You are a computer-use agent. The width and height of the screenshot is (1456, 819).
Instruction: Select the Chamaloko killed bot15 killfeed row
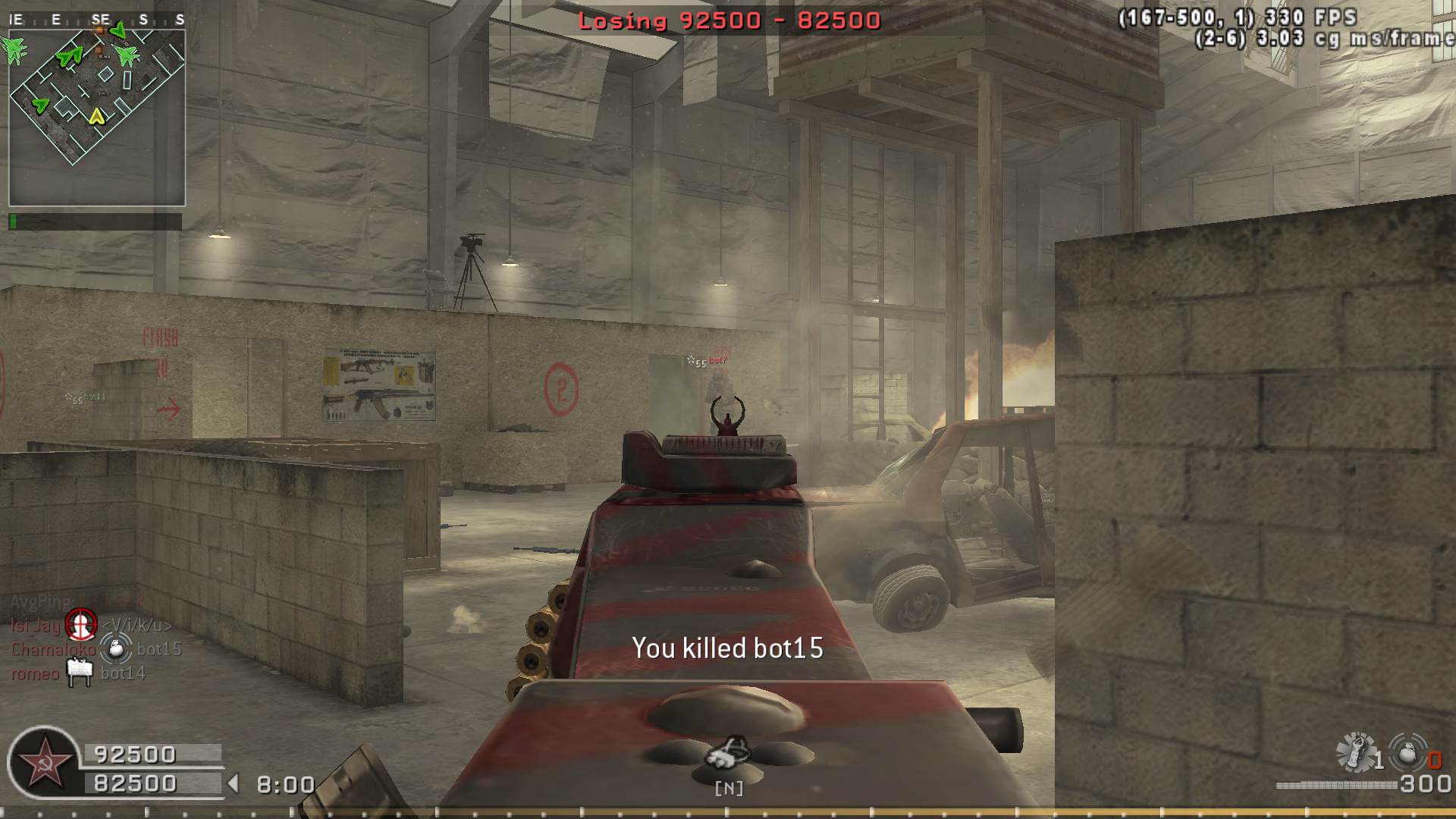click(x=96, y=649)
